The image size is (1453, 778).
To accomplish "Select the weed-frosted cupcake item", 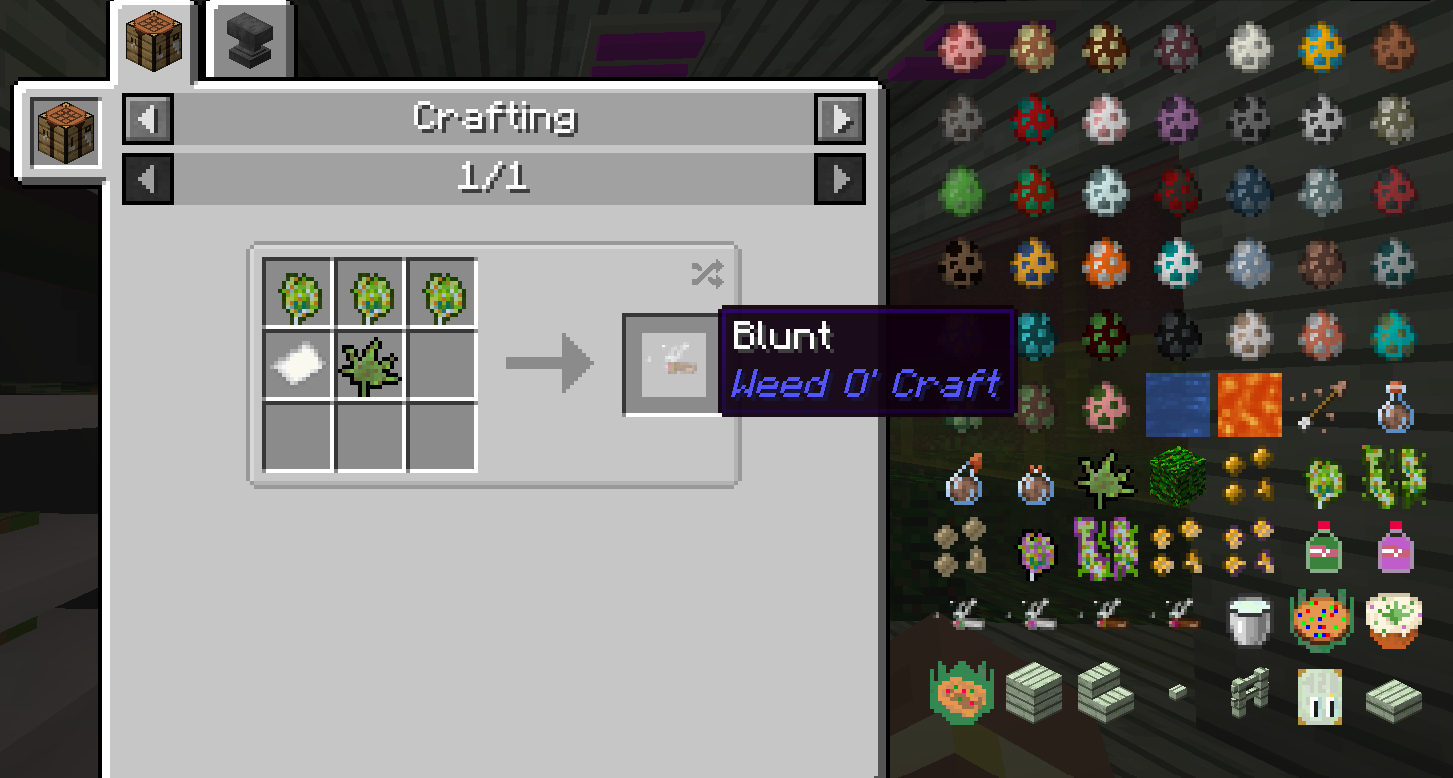I will click(x=1393, y=620).
